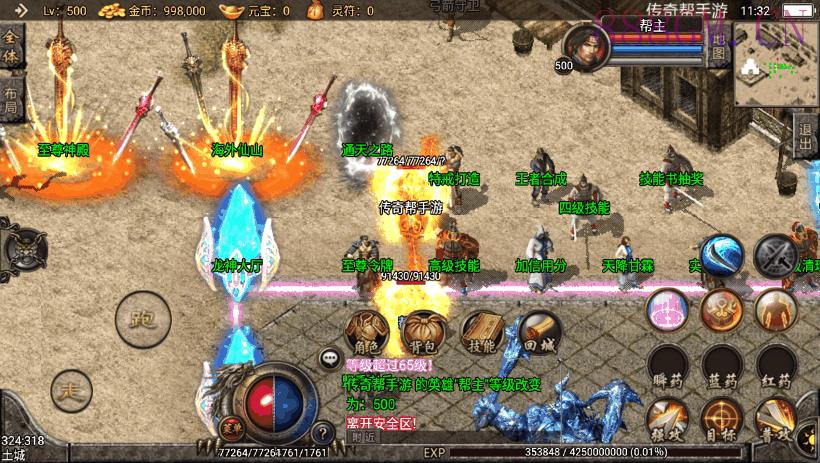This screenshot has height=463, width=820.
Task: Open the 背包 backpack
Action: (x=427, y=332)
